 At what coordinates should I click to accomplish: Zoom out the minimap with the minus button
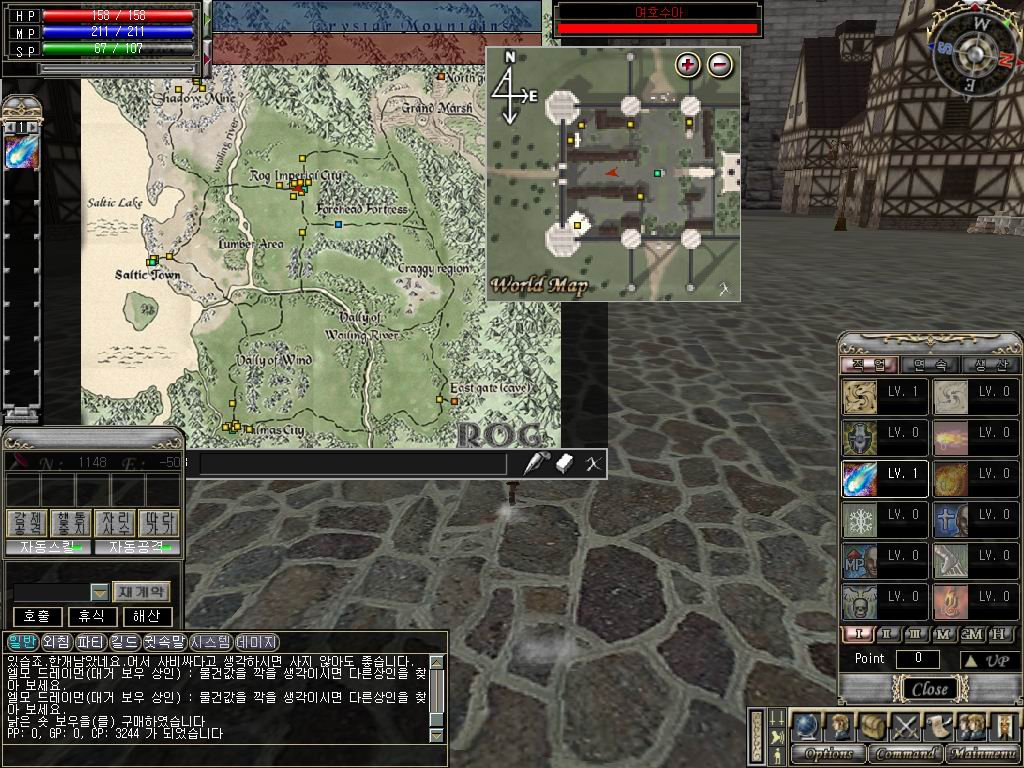tap(719, 65)
